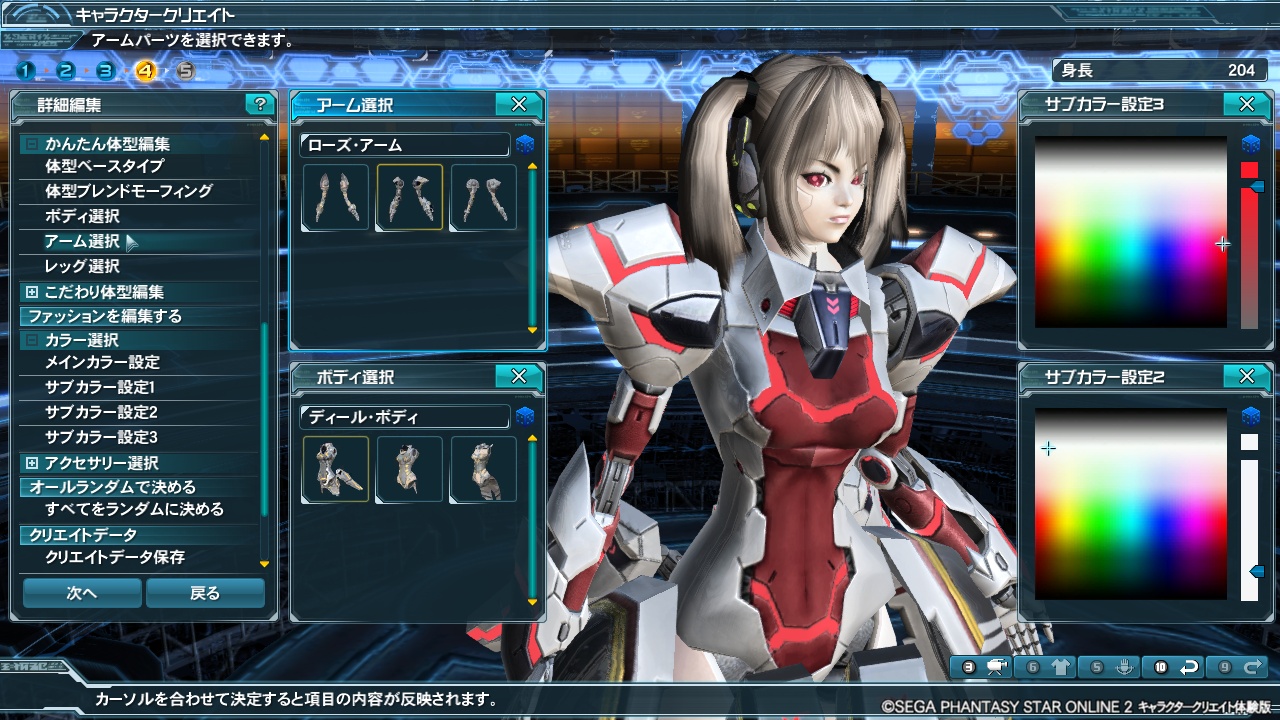Close the アーム選択 panel
This screenshot has height=720, width=1280.
coord(518,104)
